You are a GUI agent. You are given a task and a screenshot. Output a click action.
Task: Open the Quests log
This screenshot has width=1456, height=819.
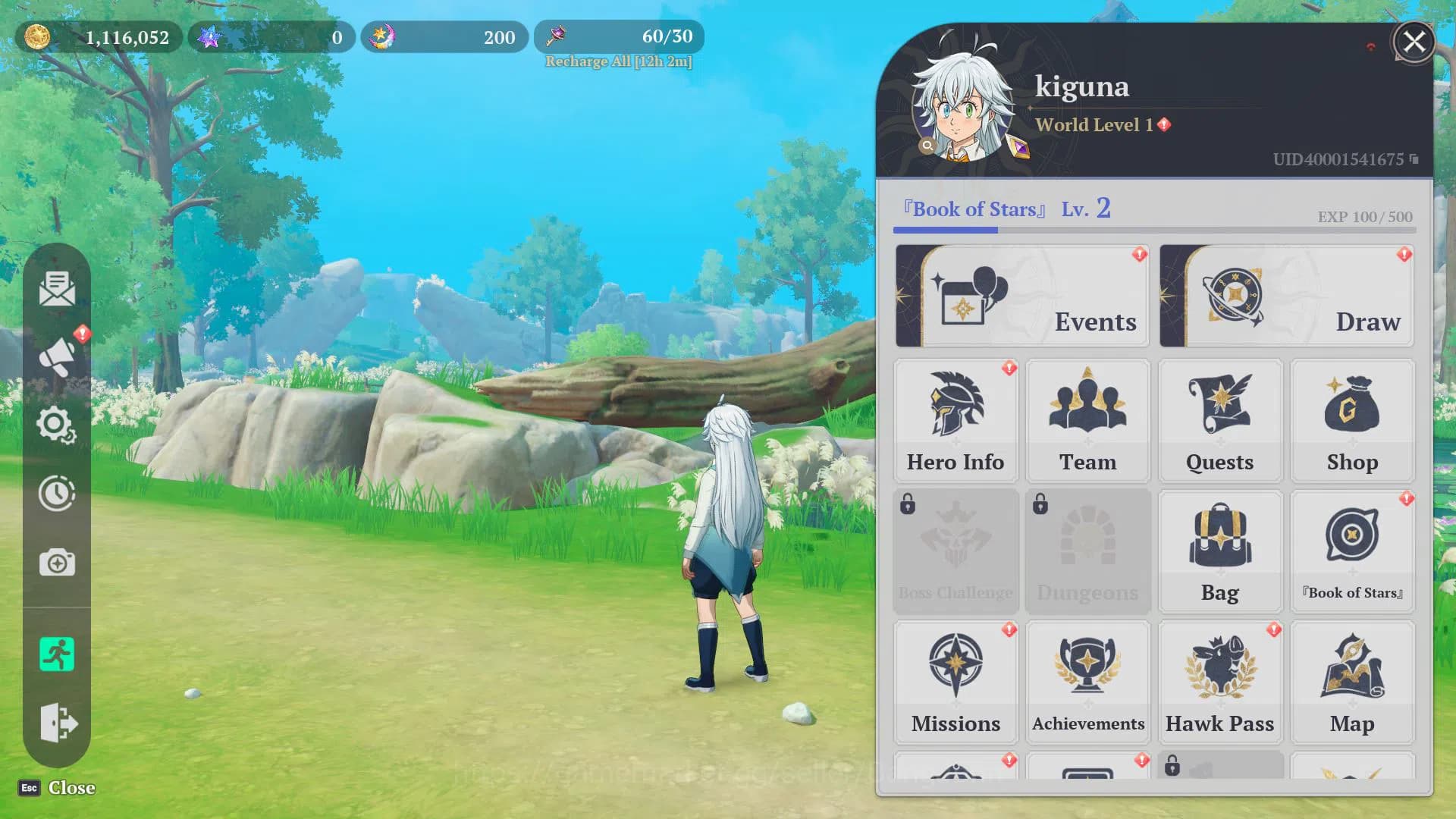(x=1219, y=421)
